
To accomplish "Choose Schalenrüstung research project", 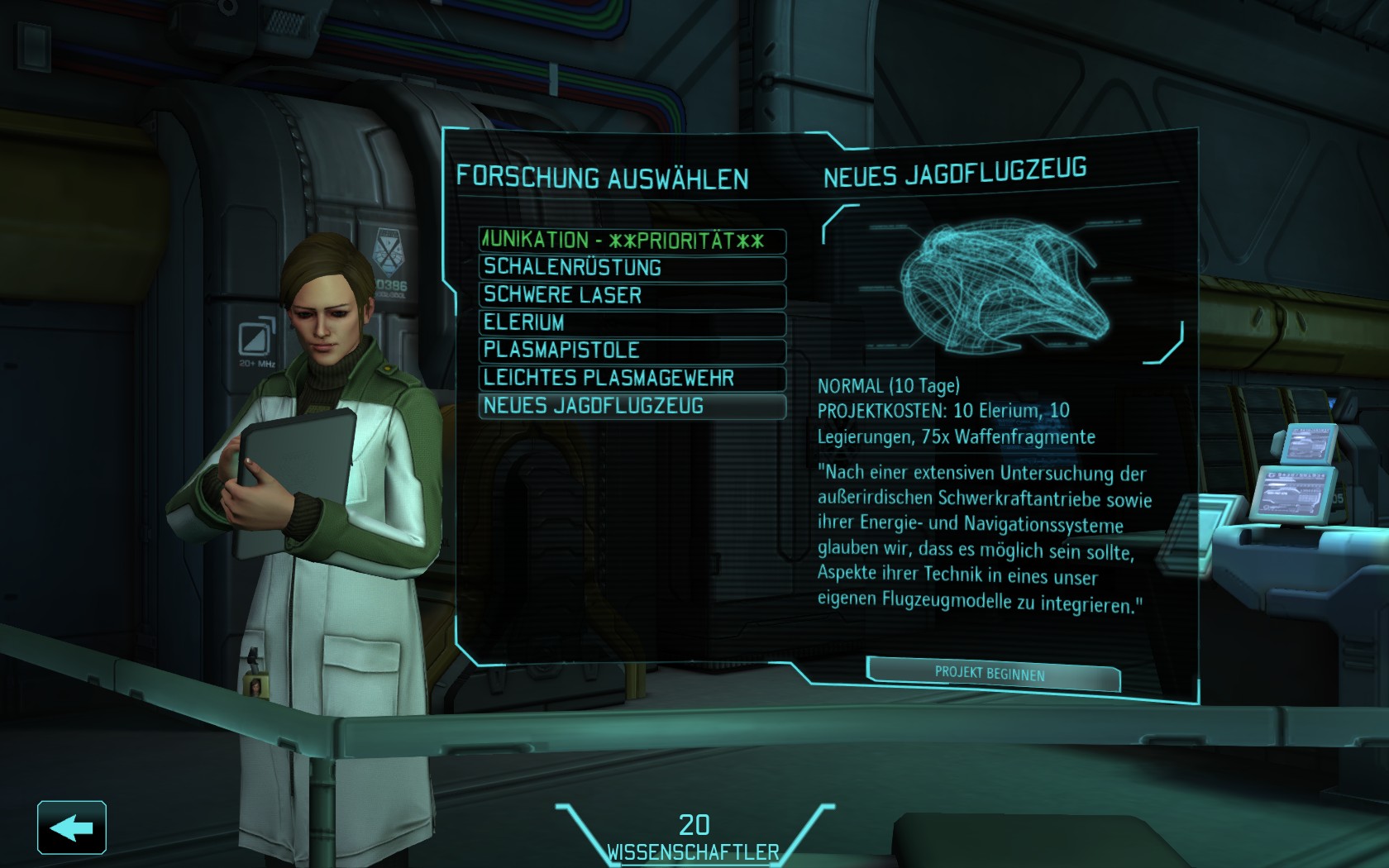I will [x=632, y=268].
